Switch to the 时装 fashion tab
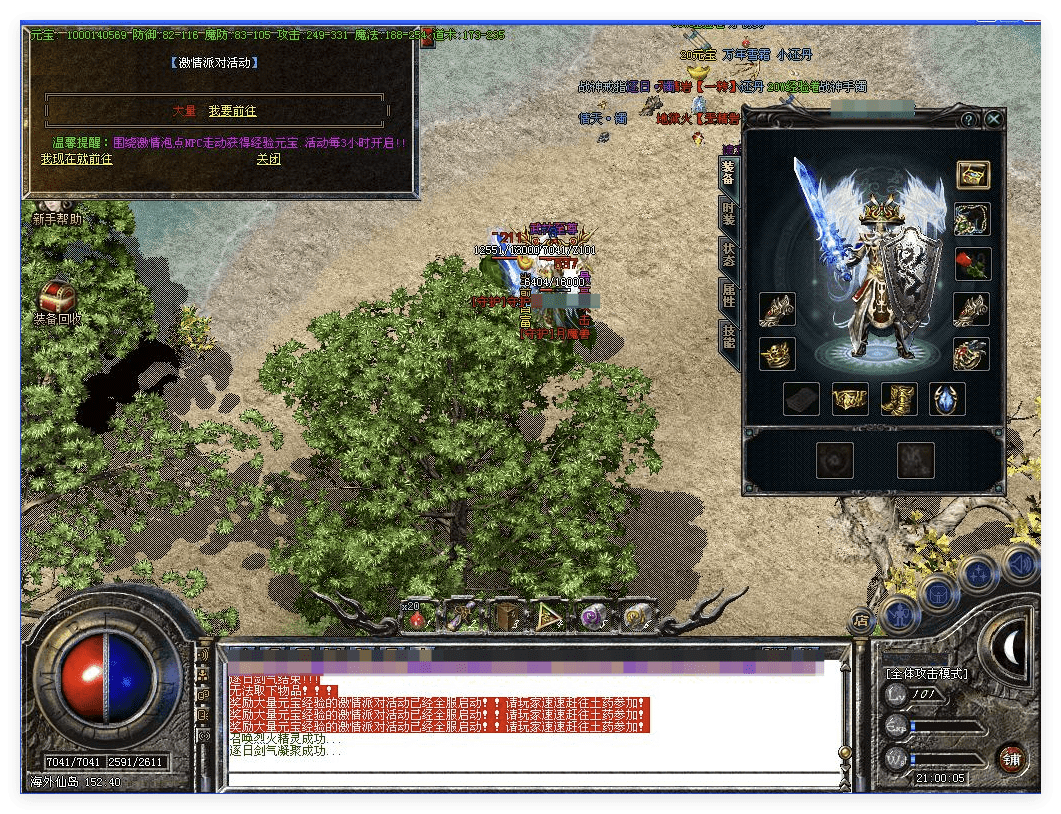 click(x=729, y=212)
